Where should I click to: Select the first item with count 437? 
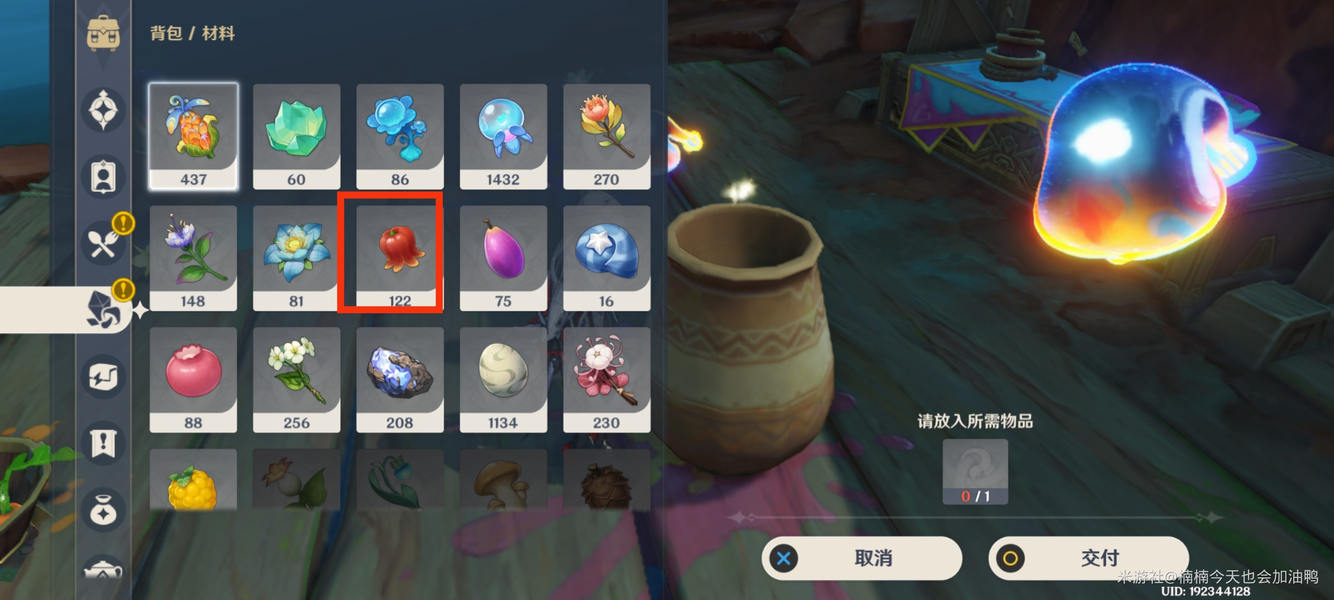(x=193, y=135)
